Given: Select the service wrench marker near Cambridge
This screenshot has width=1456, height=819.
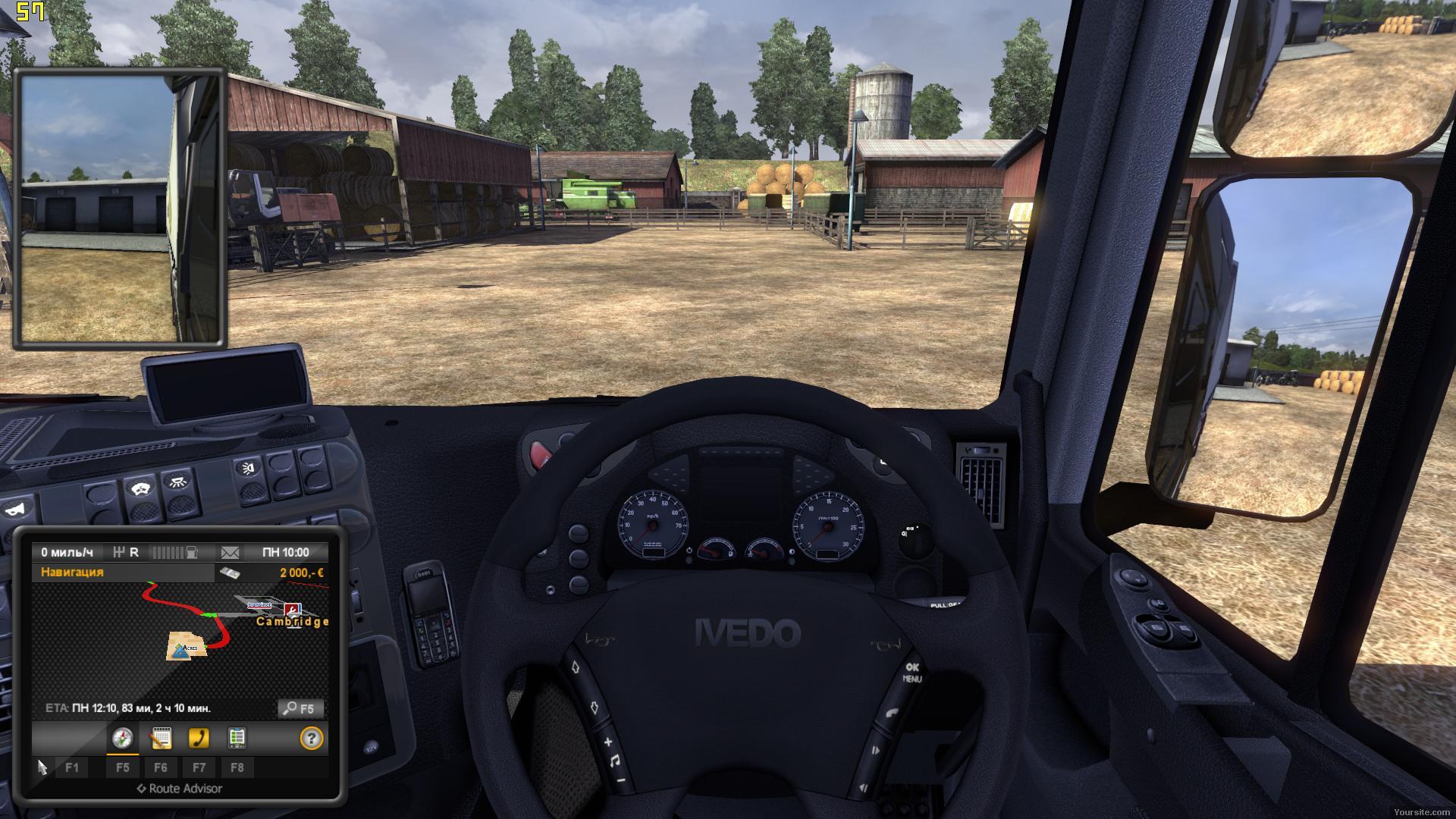Looking at the screenshot, I should coord(292,609).
